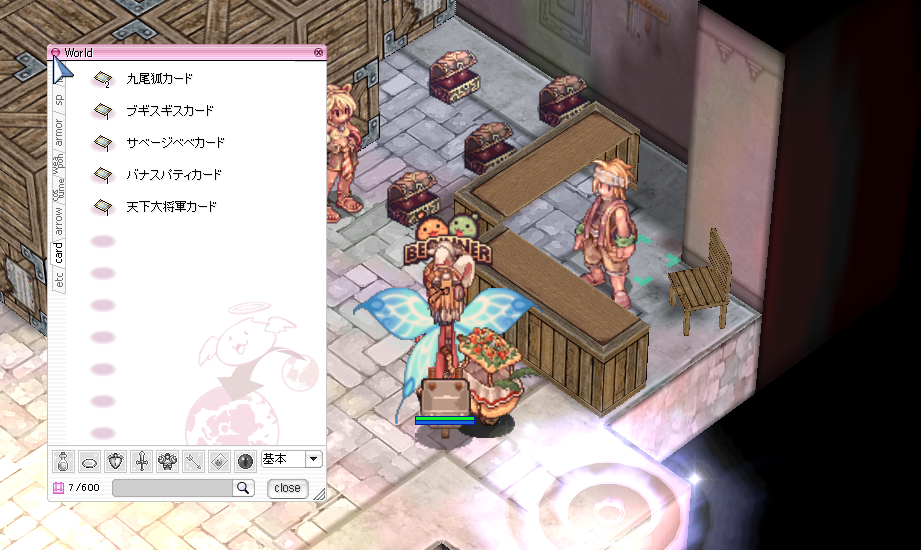The image size is (921, 550).
Task: Close the storage window with close button
Action: tap(287, 488)
